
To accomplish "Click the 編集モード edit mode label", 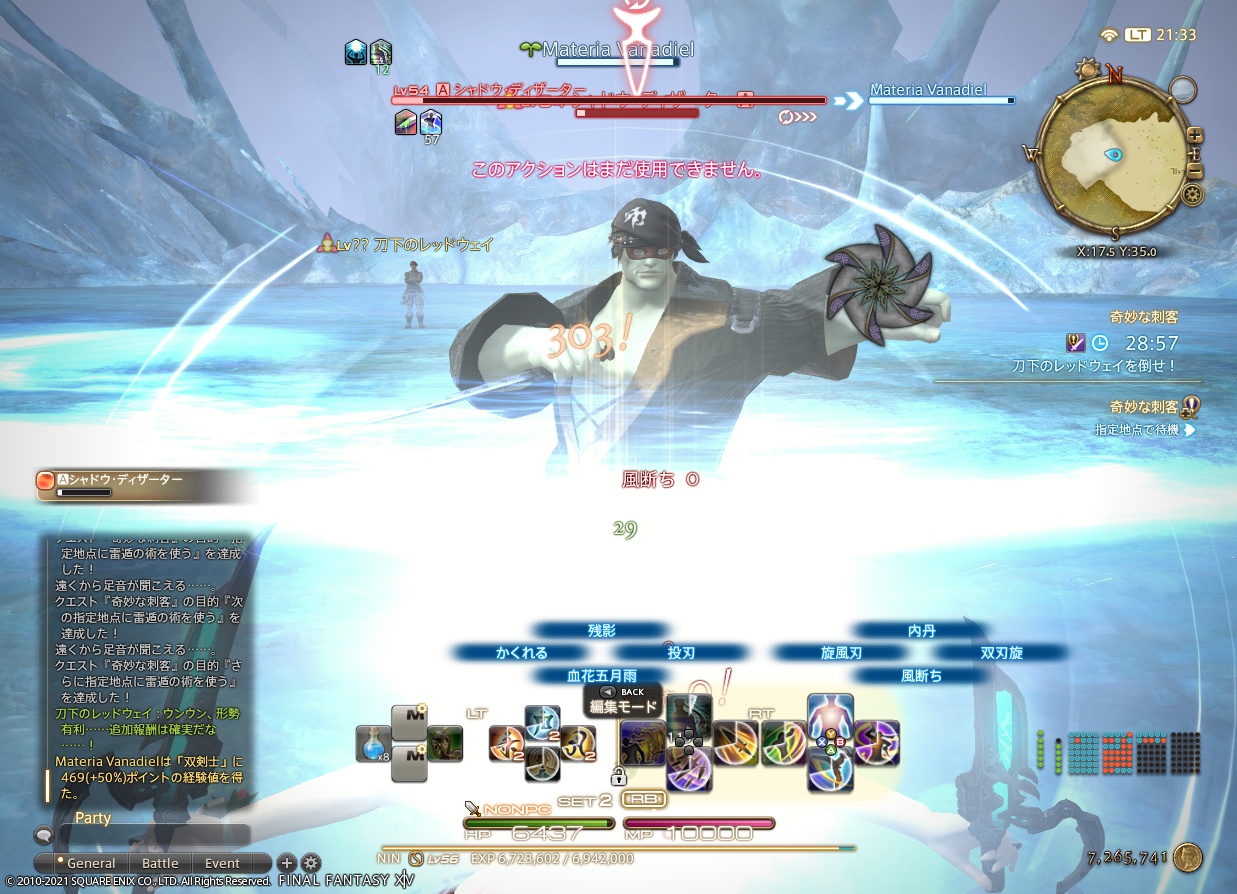I will [x=626, y=707].
